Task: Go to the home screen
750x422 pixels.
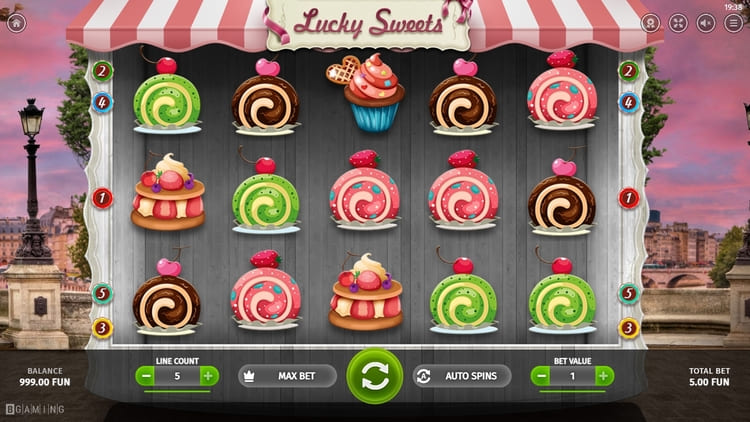Action: (15, 22)
